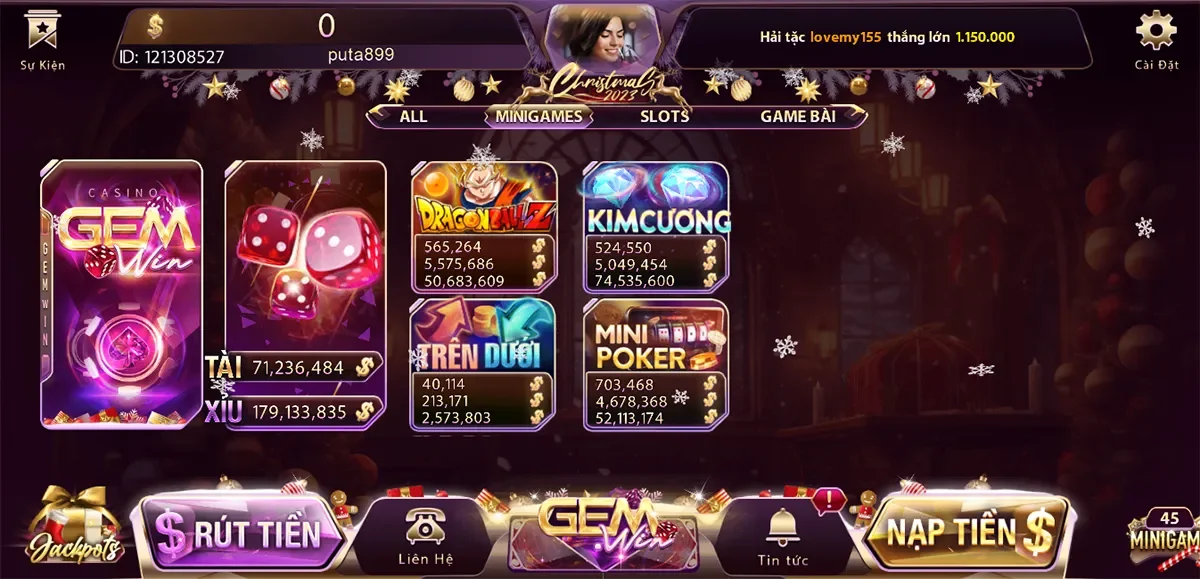This screenshot has height=579, width=1200.
Task: Open the Mini Poker game
Action: [656, 364]
